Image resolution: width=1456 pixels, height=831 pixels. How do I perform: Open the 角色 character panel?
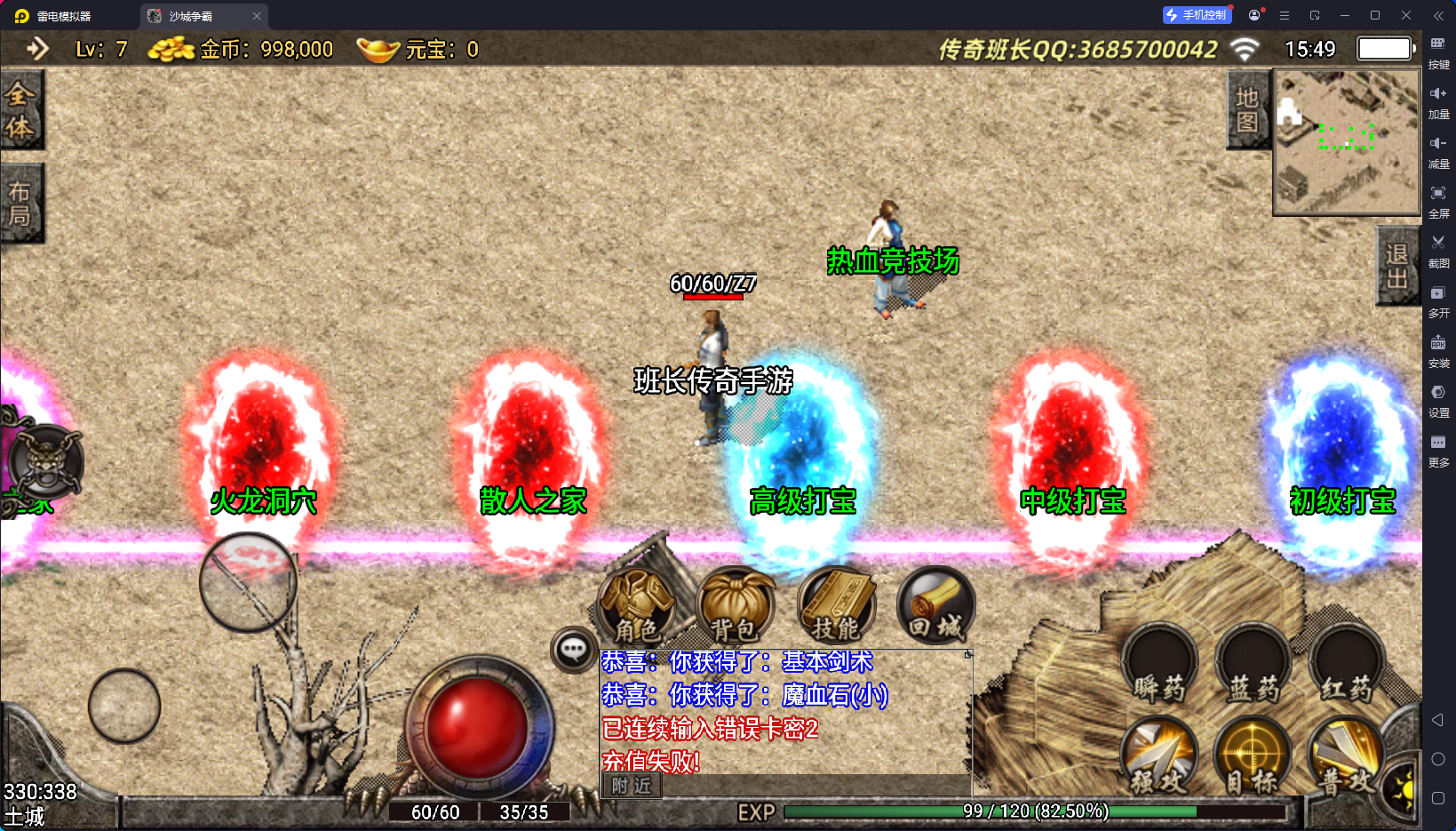point(637,608)
